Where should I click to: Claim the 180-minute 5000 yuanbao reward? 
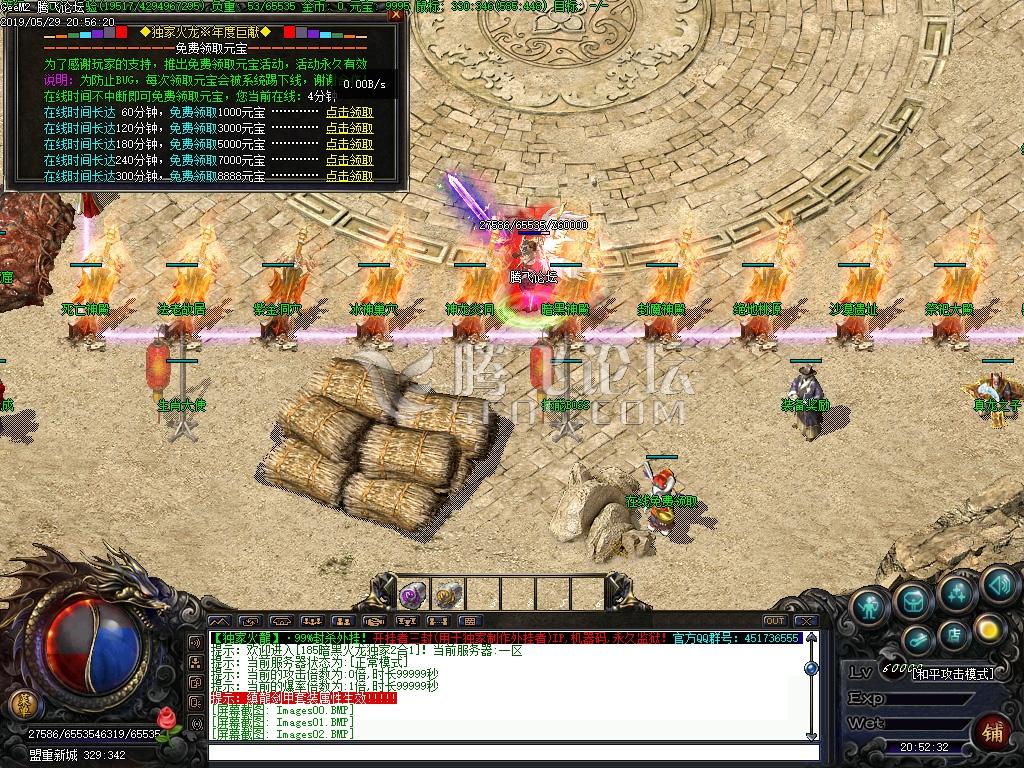click(x=349, y=144)
